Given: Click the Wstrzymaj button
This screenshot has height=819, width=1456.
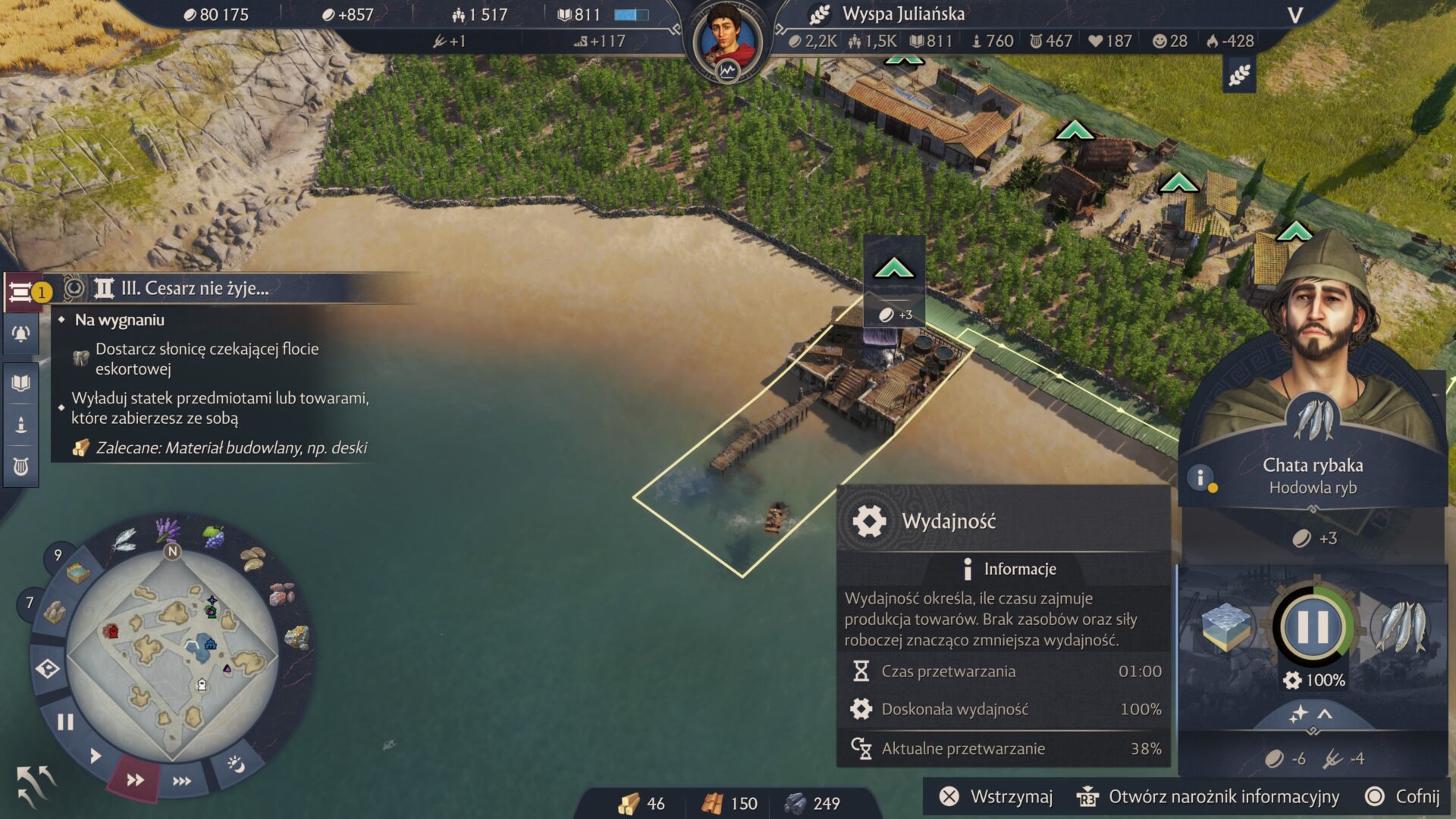Looking at the screenshot, I should point(996,796).
